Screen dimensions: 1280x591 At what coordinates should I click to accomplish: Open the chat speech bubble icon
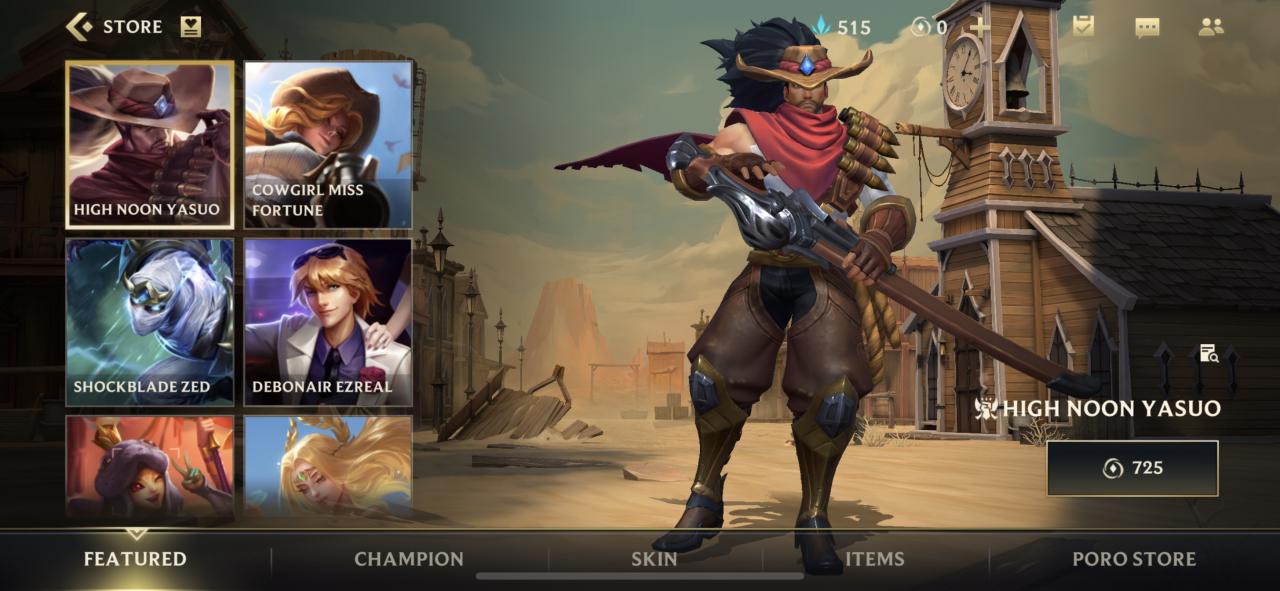[1147, 27]
